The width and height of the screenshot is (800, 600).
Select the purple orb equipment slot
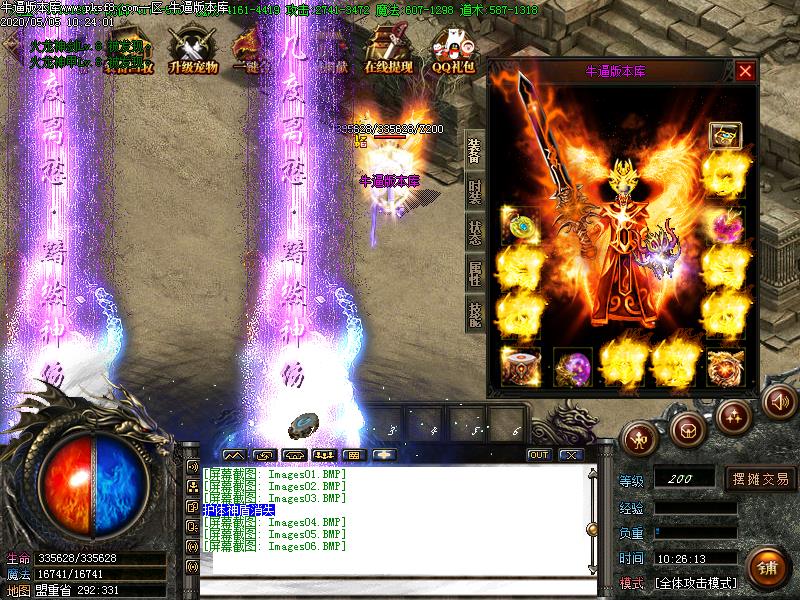(x=573, y=367)
